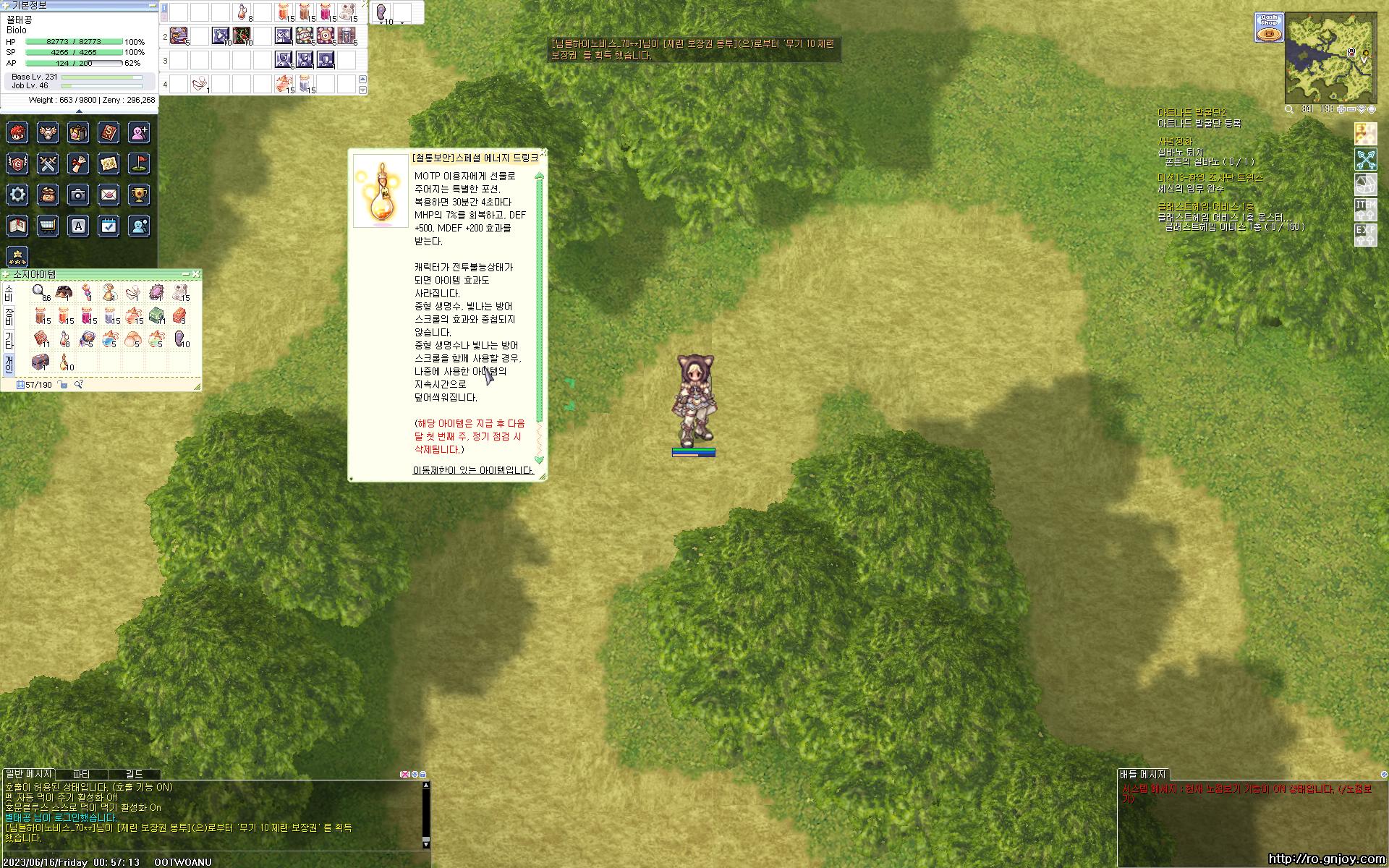Open the shopping cart icon
The width and height of the screenshot is (1389, 868).
point(48,226)
